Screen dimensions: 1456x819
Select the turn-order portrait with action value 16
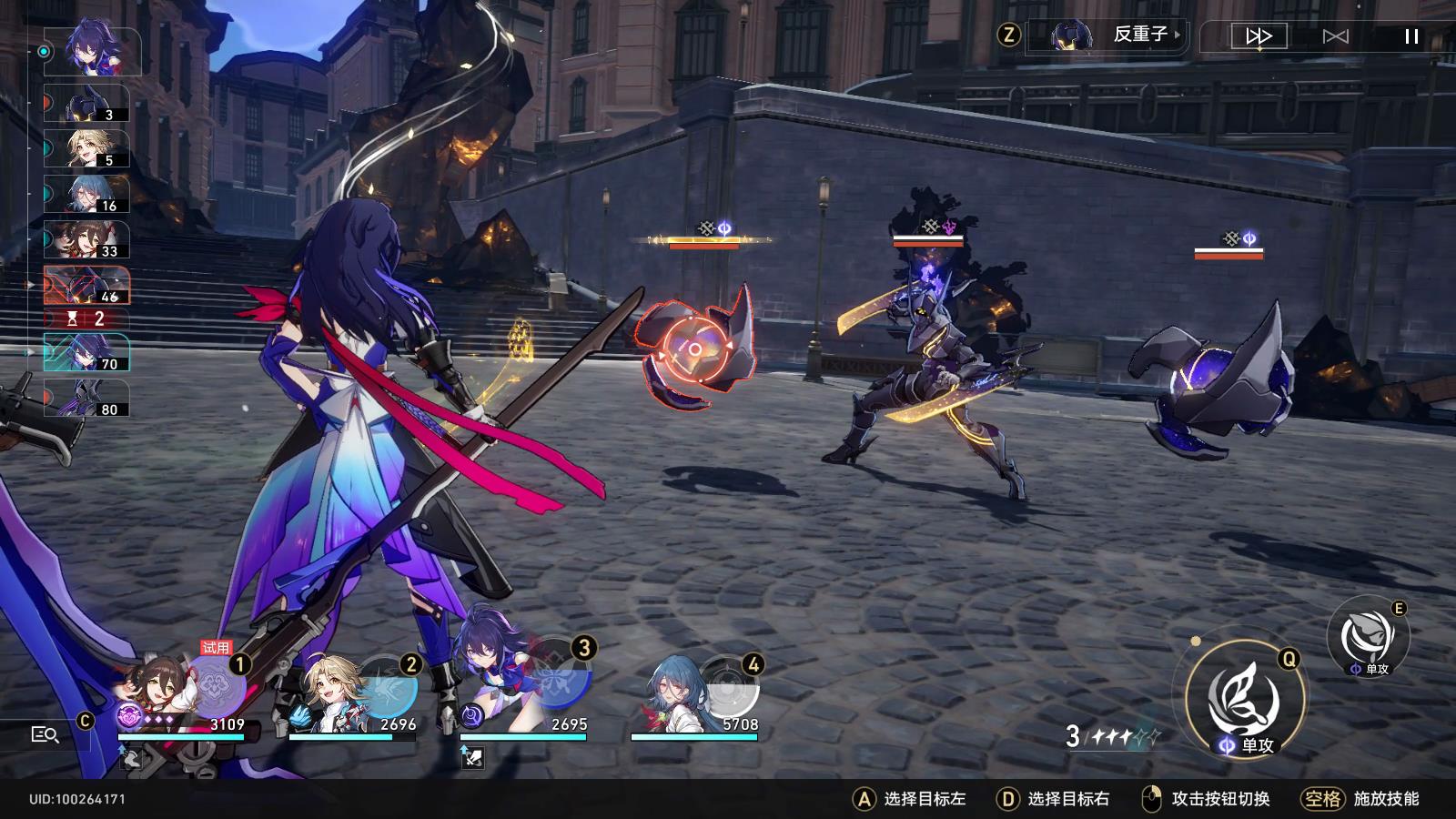tap(87, 194)
